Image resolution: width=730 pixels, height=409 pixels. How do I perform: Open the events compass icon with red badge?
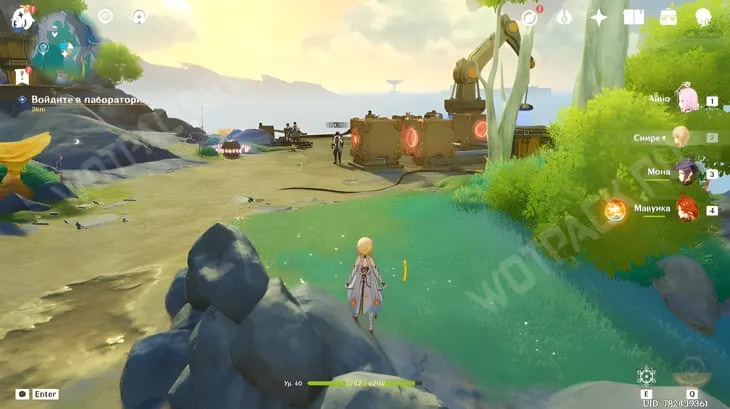click(530, 17)
